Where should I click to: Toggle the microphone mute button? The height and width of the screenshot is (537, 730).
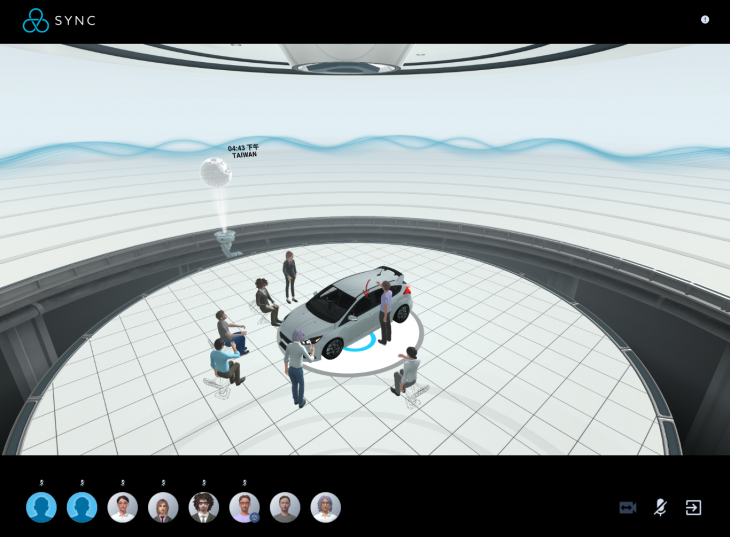click(660, 508)
